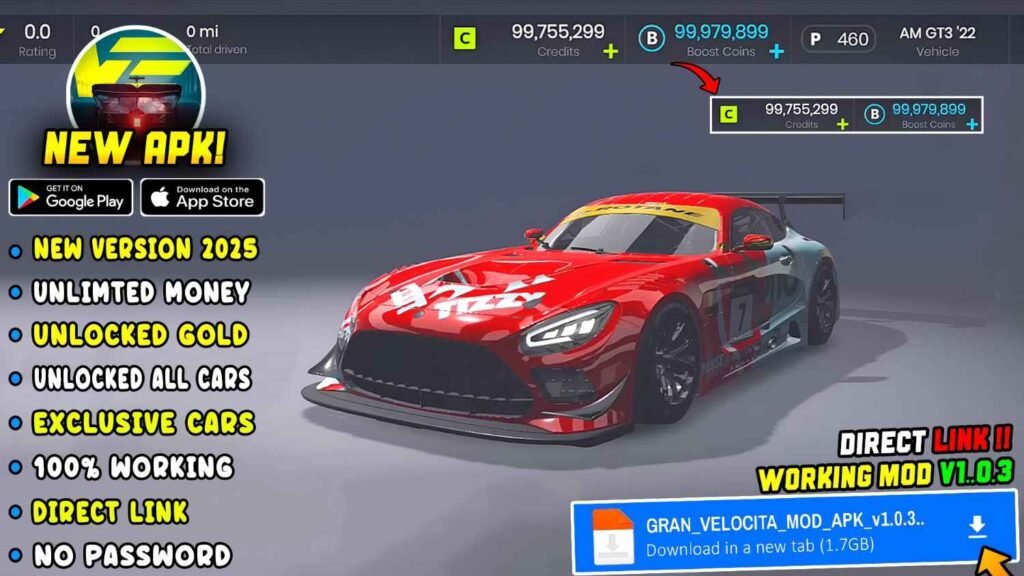The height and width of the screenshot is (576, 1024).
Task: Buy Boost Coins via the top bar's blue plus
Action: coord(776,51)
